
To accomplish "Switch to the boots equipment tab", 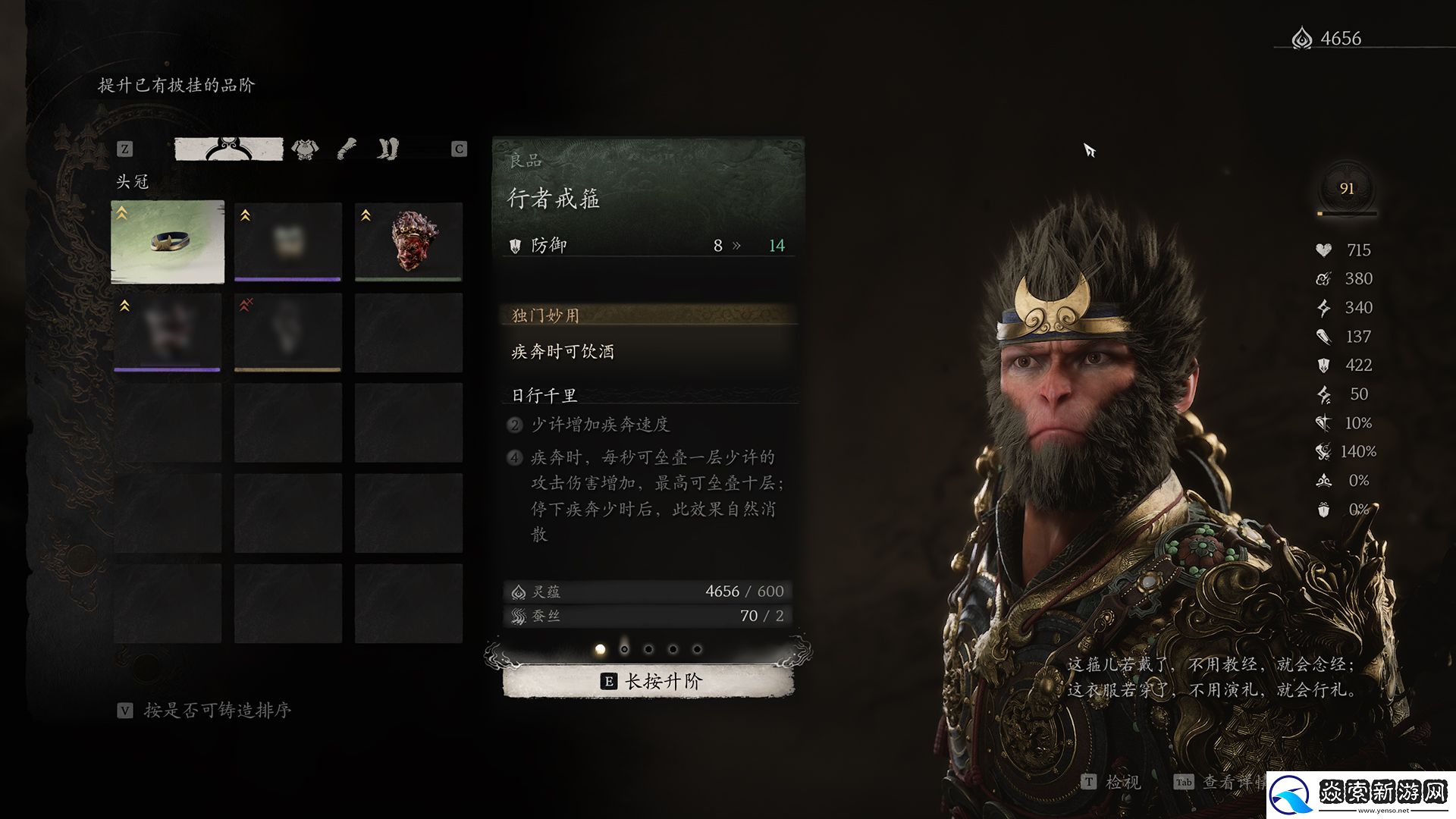I will click(x=387, y=149).
